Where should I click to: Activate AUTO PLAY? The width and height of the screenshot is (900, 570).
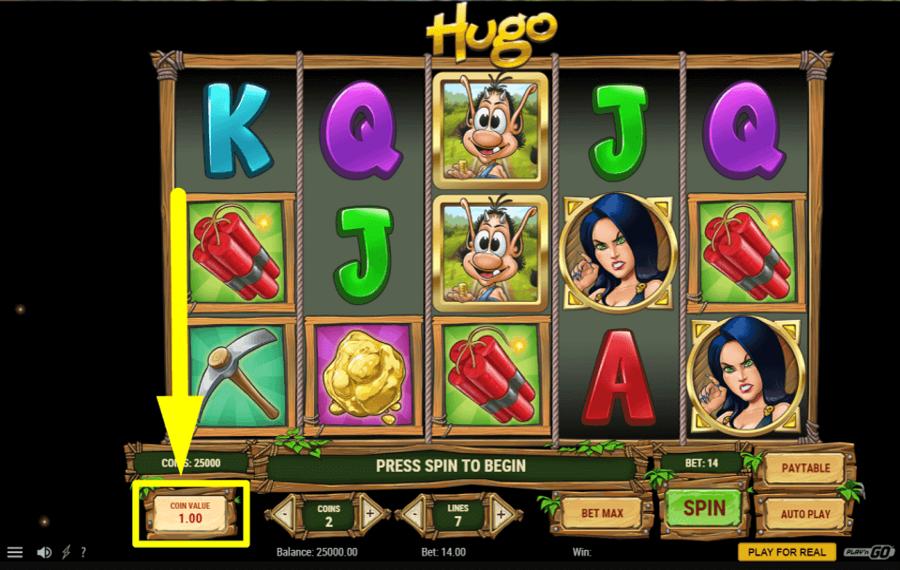[805, 514]
